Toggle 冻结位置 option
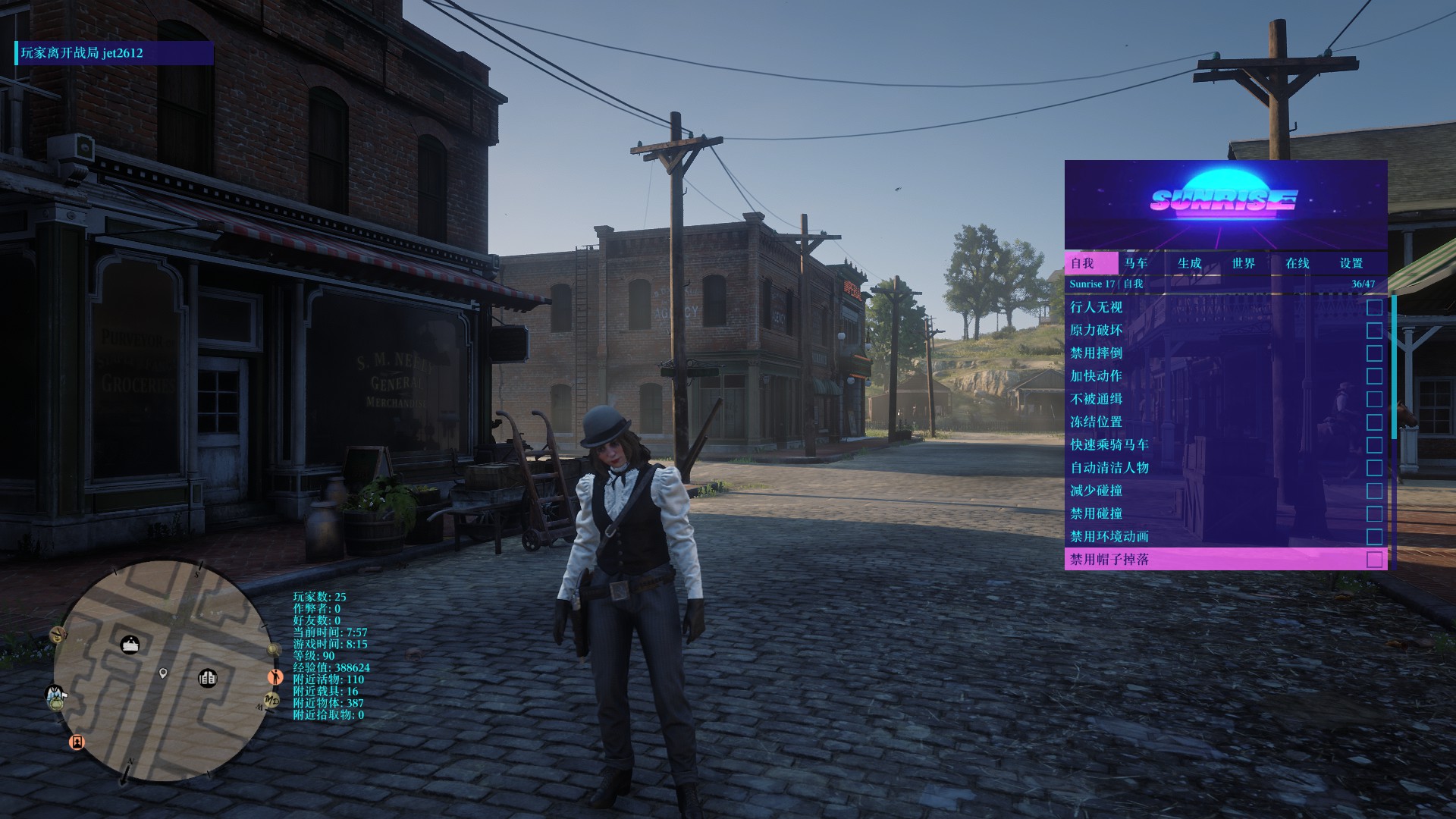This screenshot has height=819, width=1456. pyautogui.click(x=1374, y=422)
